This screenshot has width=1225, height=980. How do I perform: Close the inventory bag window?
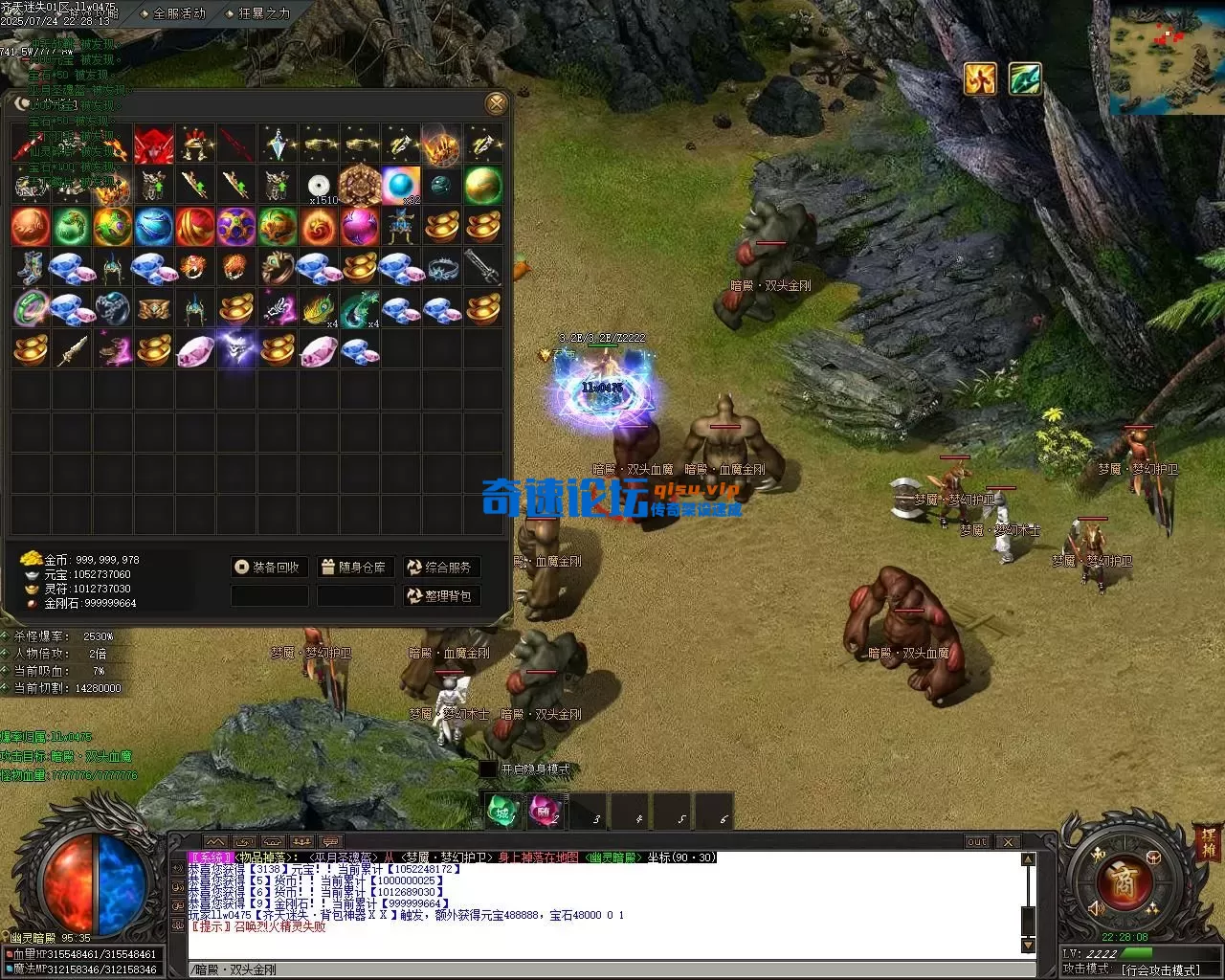[496, 103]
